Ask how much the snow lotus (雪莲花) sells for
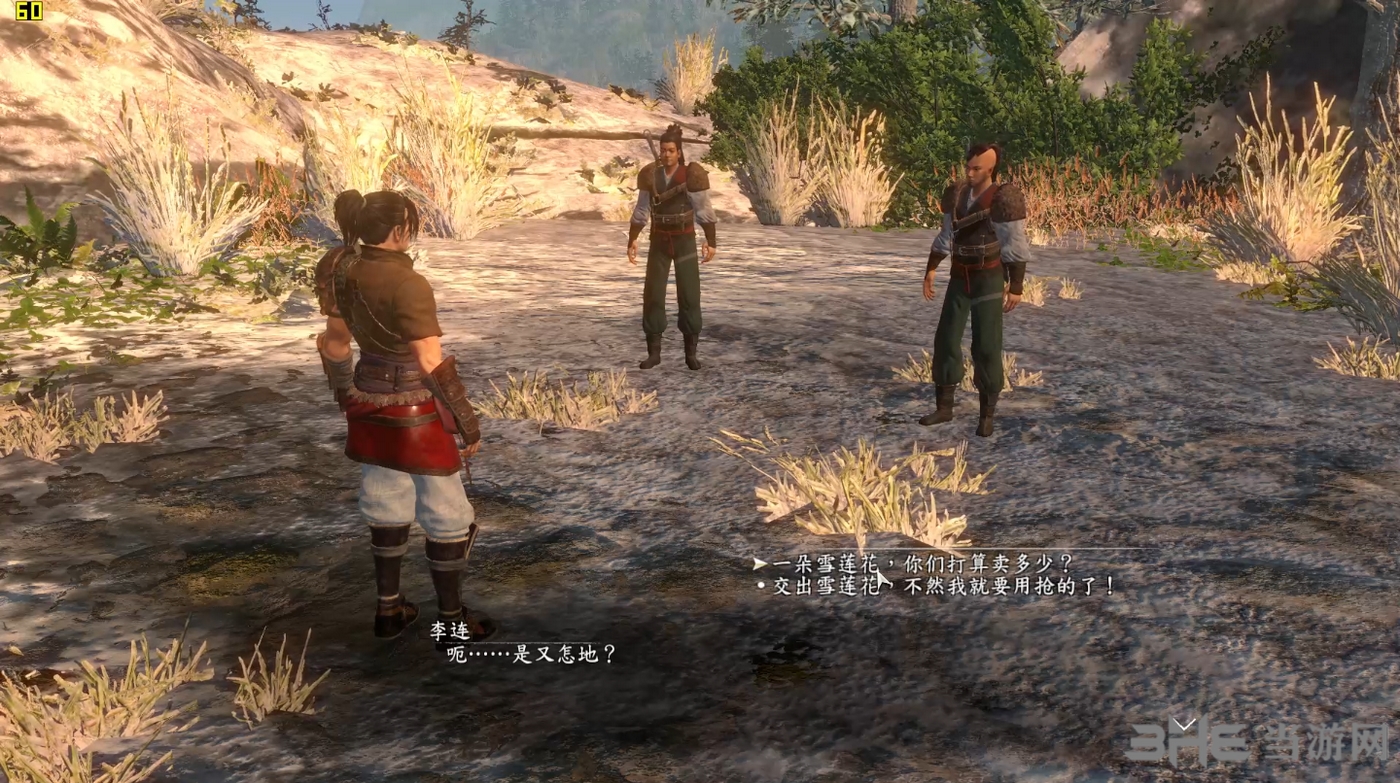The height and width of the screenshot is (783, 1400). click(921, 564)
